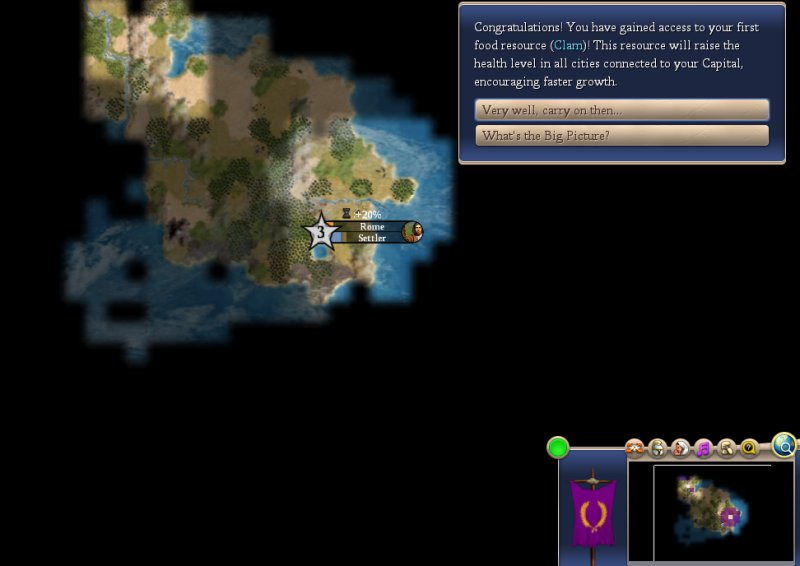Viewport: 800px width, 566px height.
Task: Open the globe view magnifier button
Action: (785, 446)
